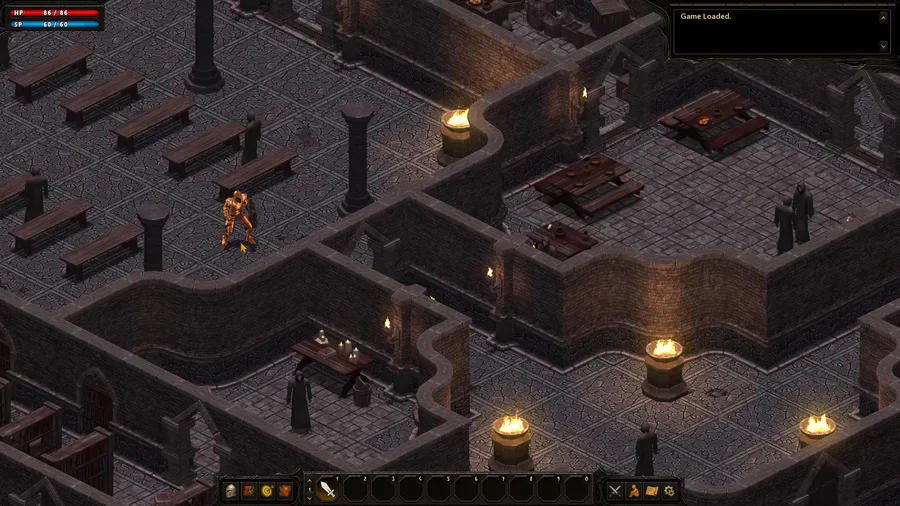Click the Game Loaded message log

tap(775, 31)
